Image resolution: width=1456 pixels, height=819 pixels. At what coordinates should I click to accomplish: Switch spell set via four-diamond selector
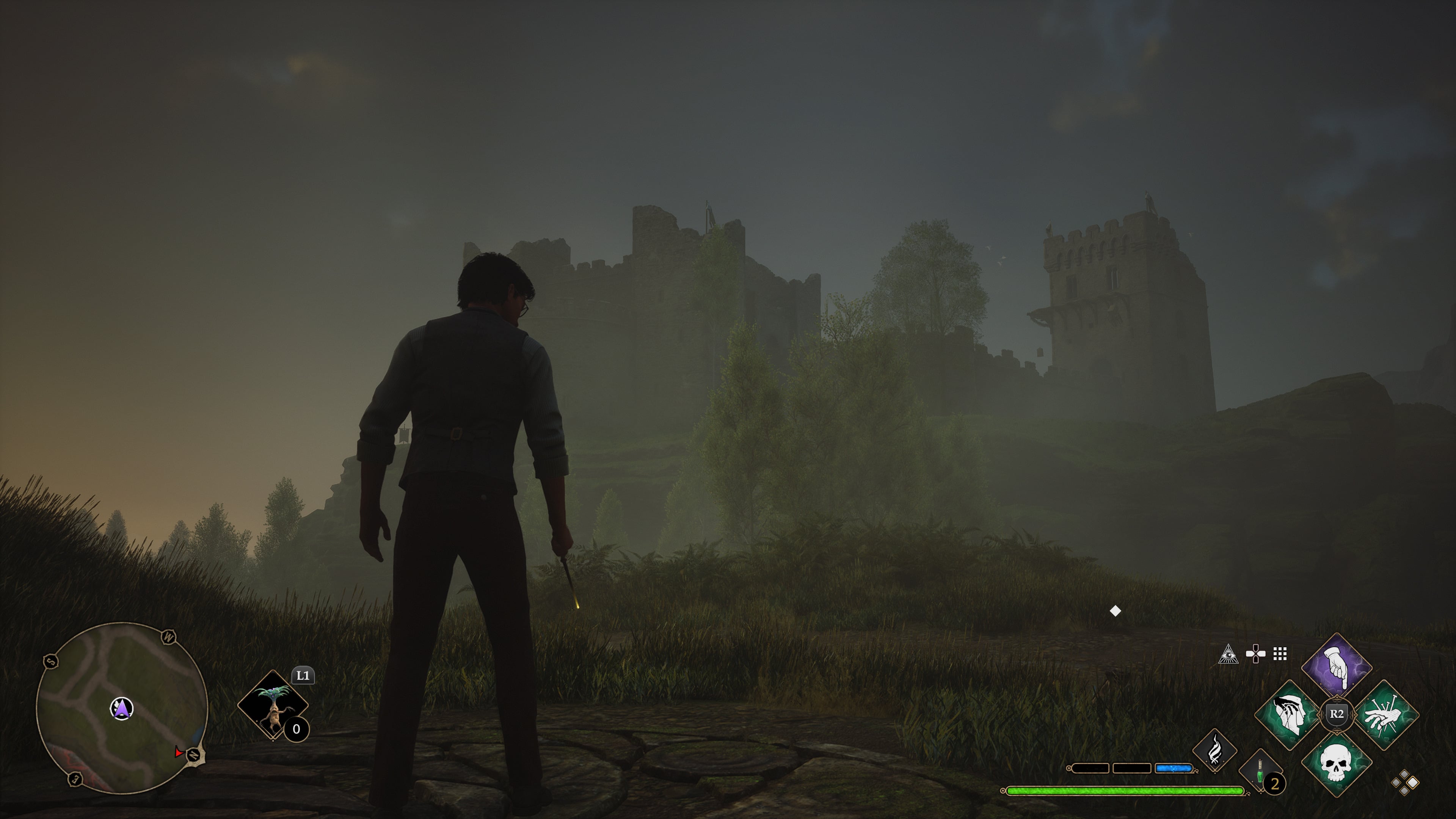pyautogui.click(x=1404, y=783)
